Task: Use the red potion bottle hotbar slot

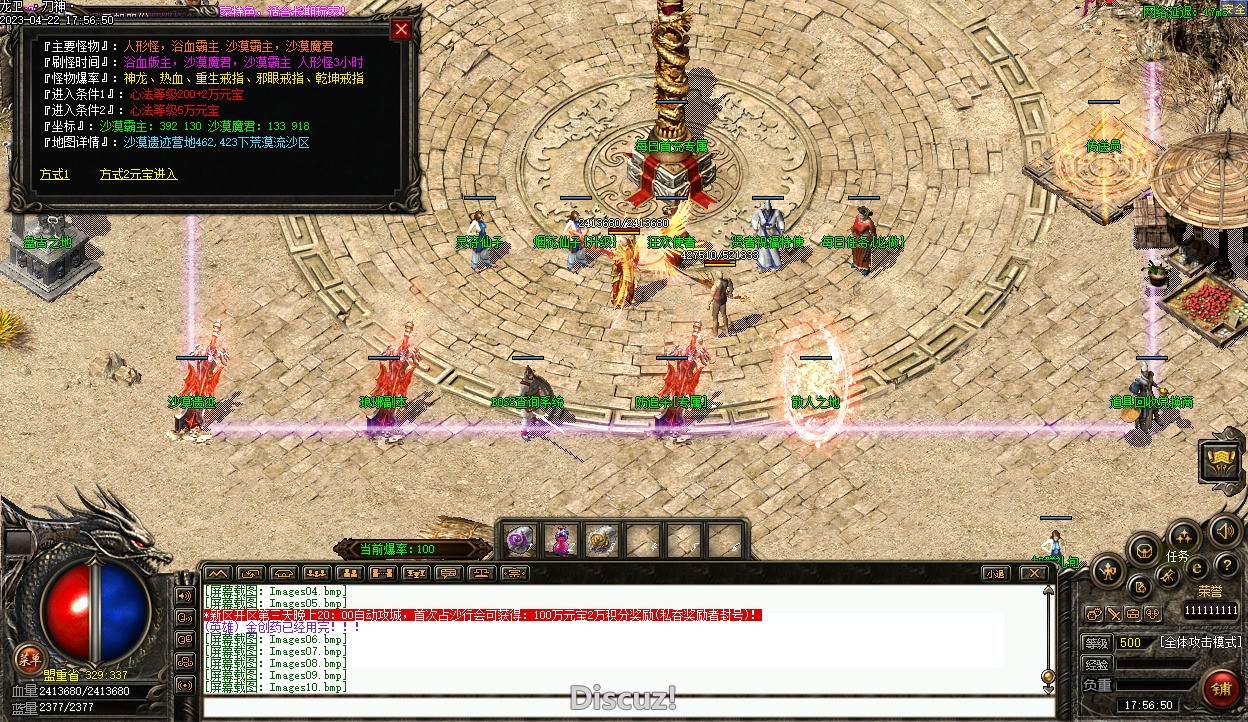Action: 562,541
